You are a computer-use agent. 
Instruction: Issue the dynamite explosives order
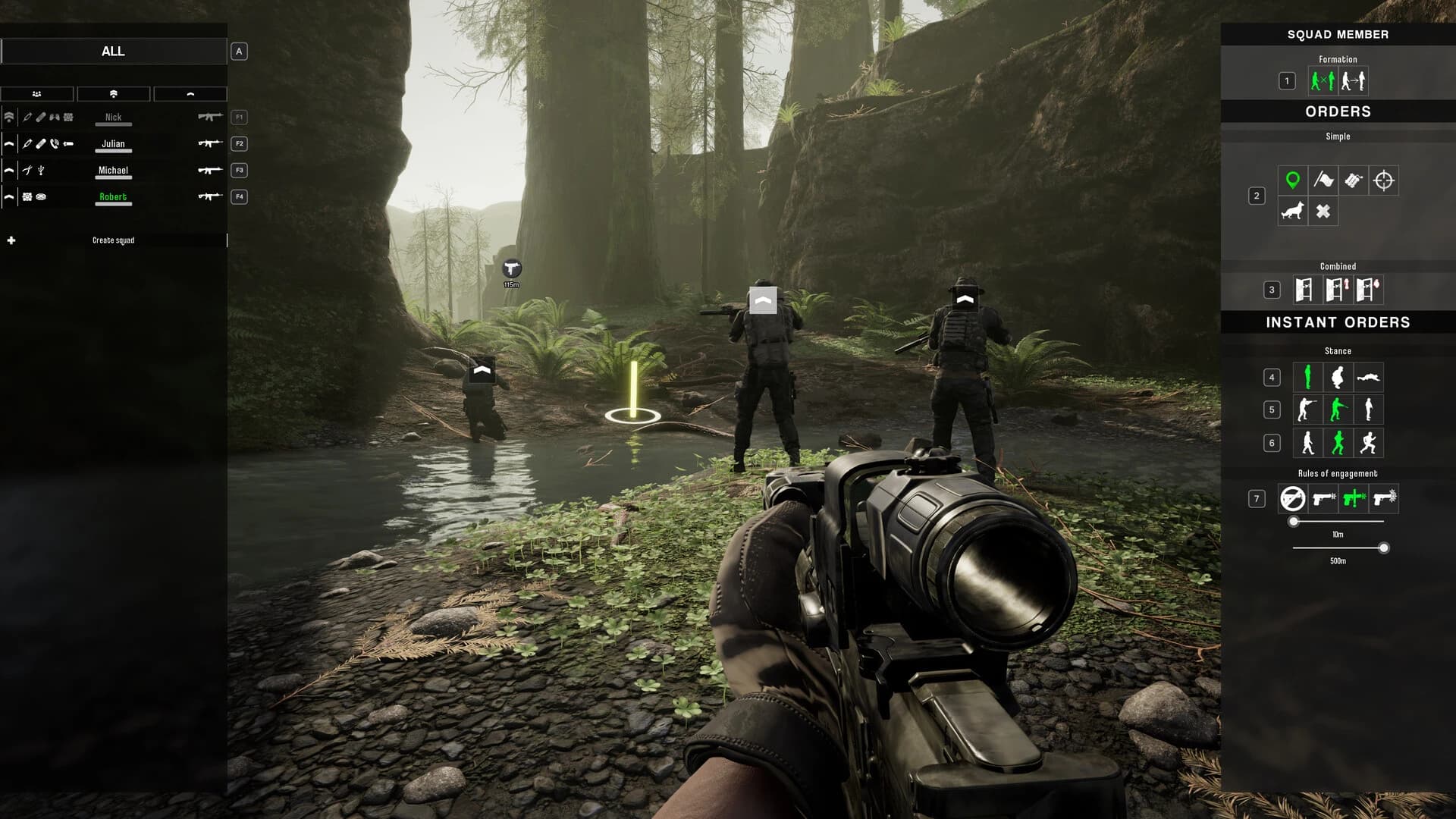pos(1354,180)
